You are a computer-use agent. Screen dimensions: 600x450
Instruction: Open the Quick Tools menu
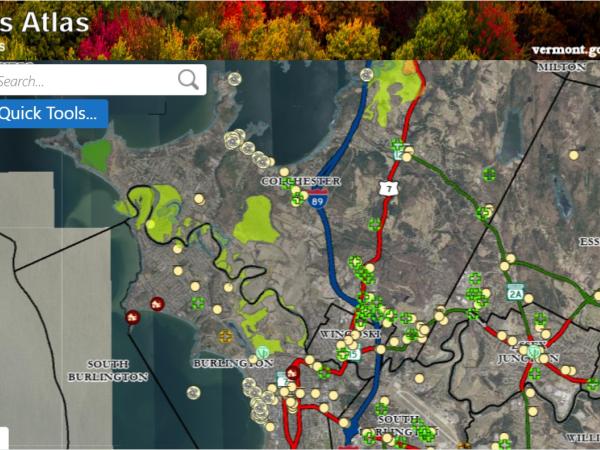tap(50, 113)
